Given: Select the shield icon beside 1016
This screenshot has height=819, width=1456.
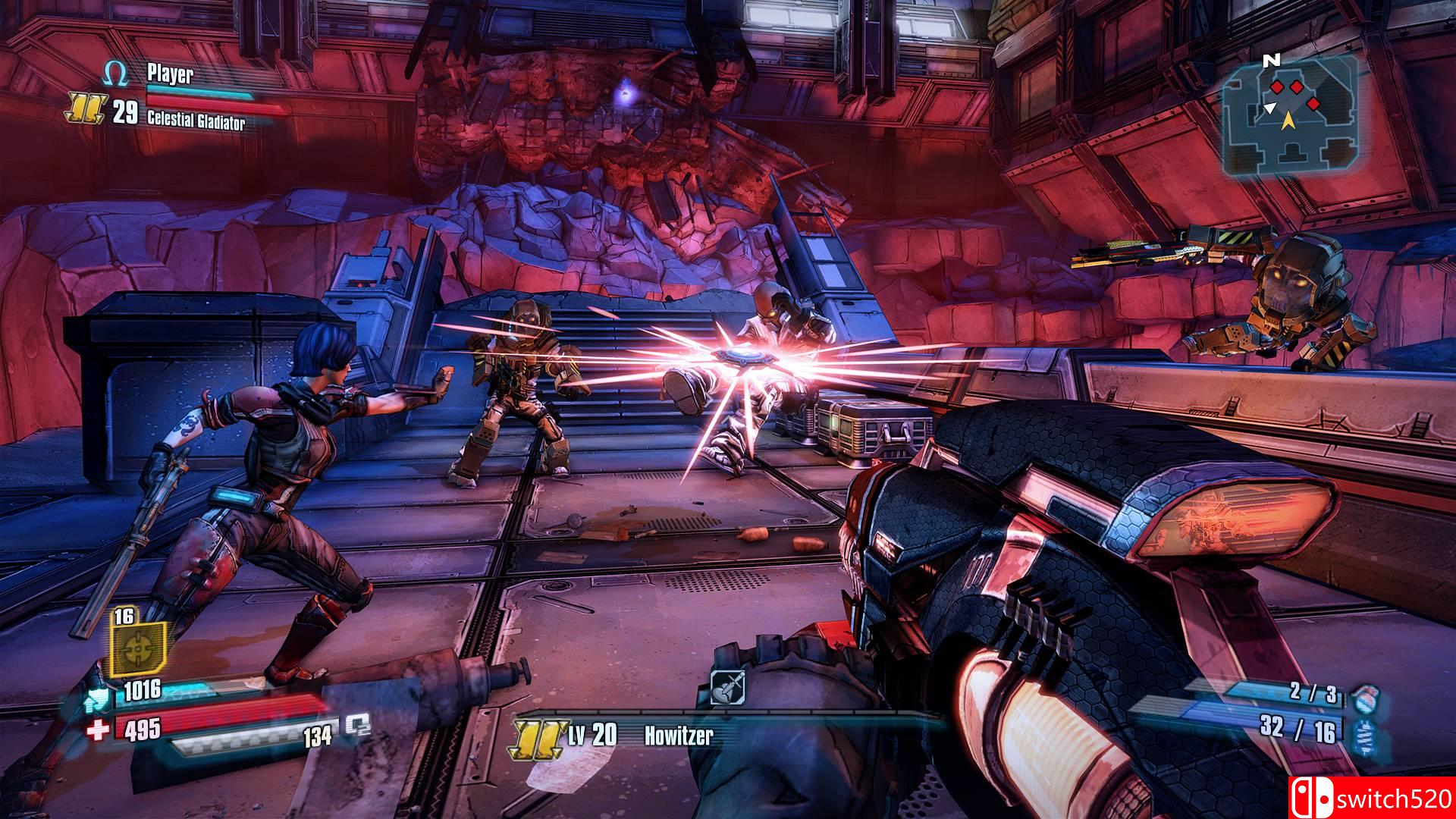Looking at the screenshot, I should click(x=100, y=690).
